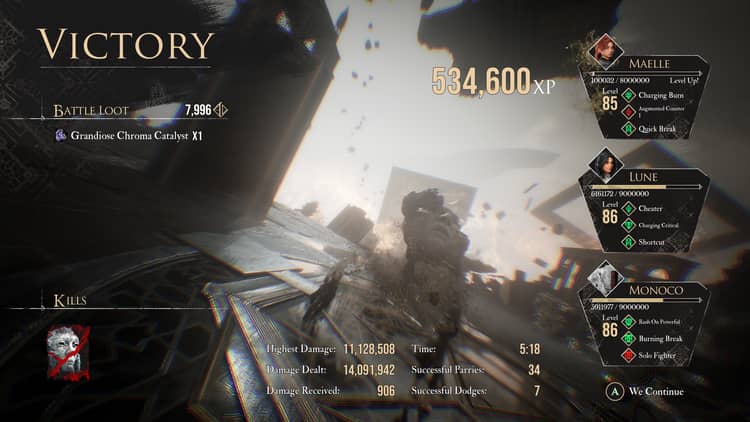Select Monoco's character portrait
This screenshot has height=422, width=750.
pos(606,278)
